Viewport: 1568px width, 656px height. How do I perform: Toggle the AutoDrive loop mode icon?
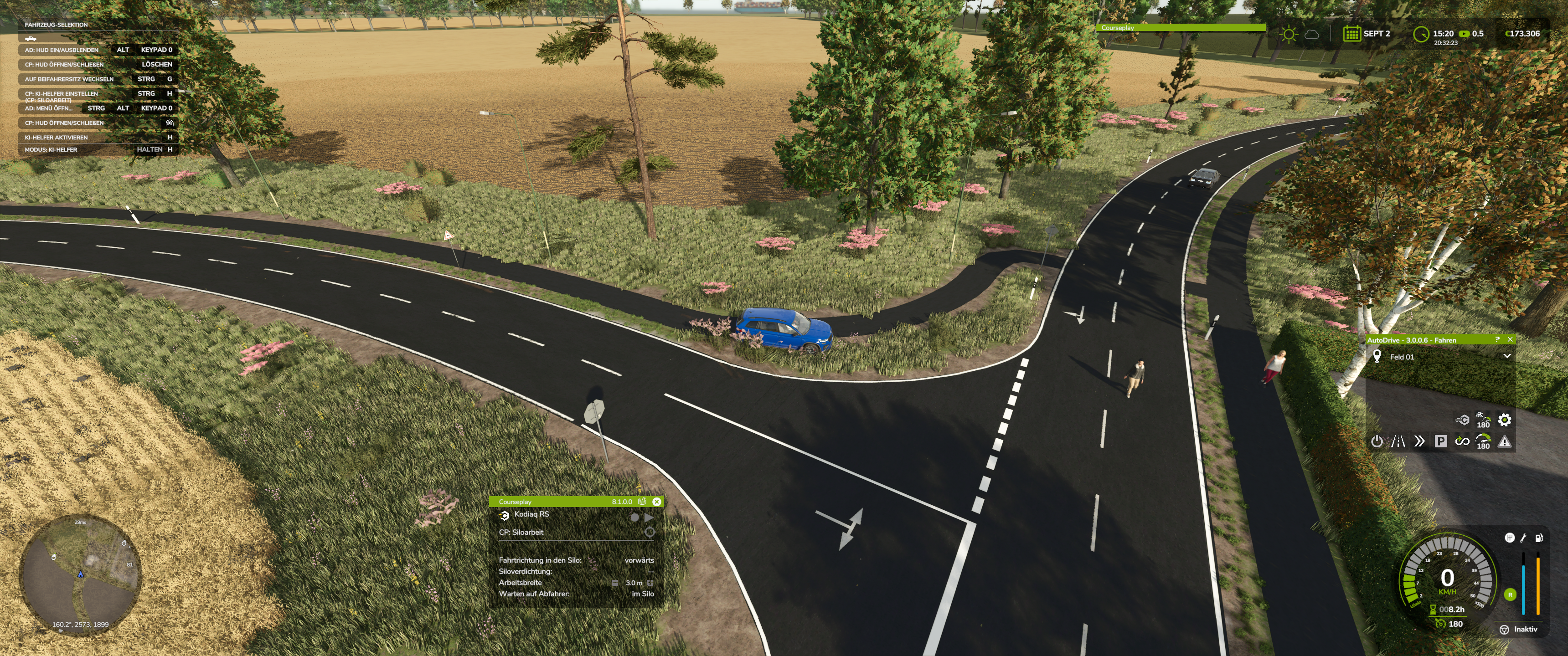click(1462, 442)
